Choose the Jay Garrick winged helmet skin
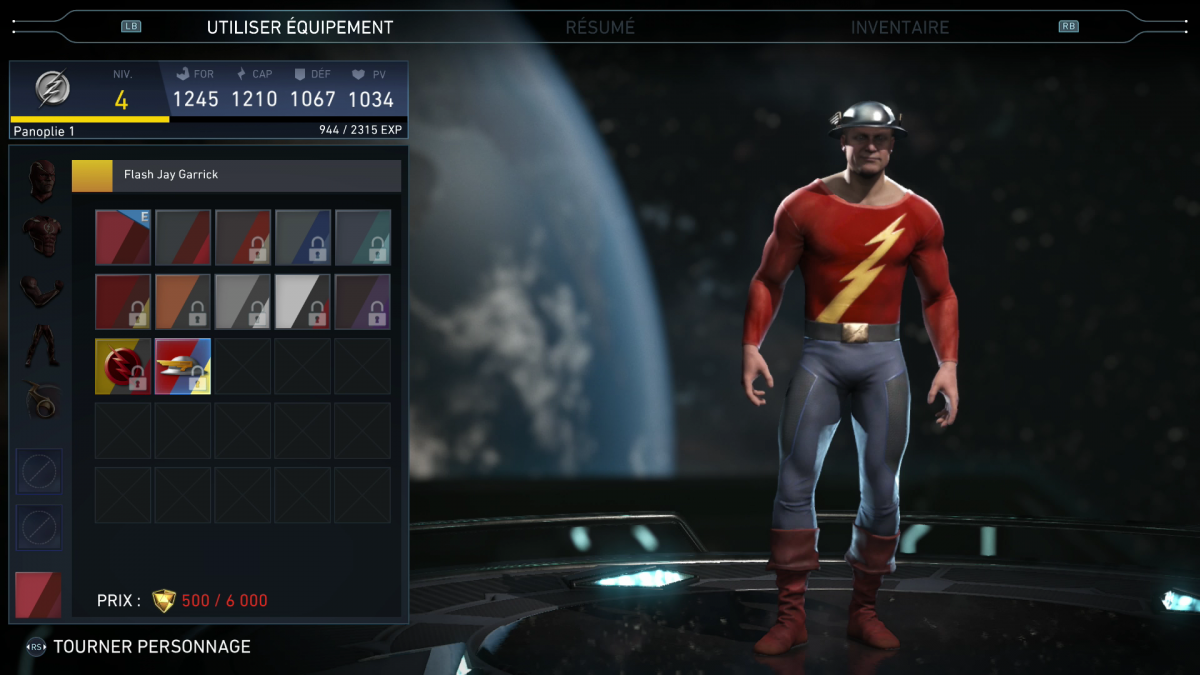1200x675 pixels. [183, 366]
